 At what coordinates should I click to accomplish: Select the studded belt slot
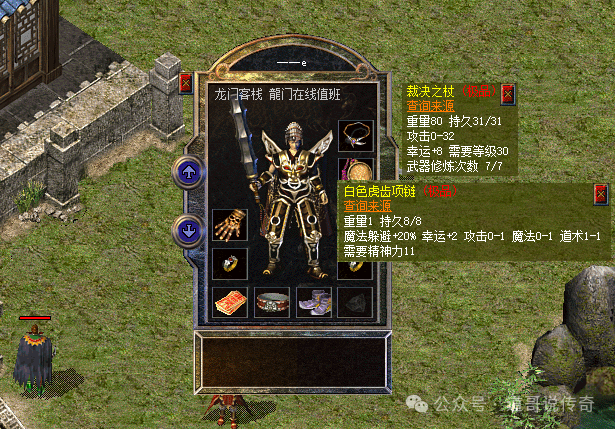270,302
